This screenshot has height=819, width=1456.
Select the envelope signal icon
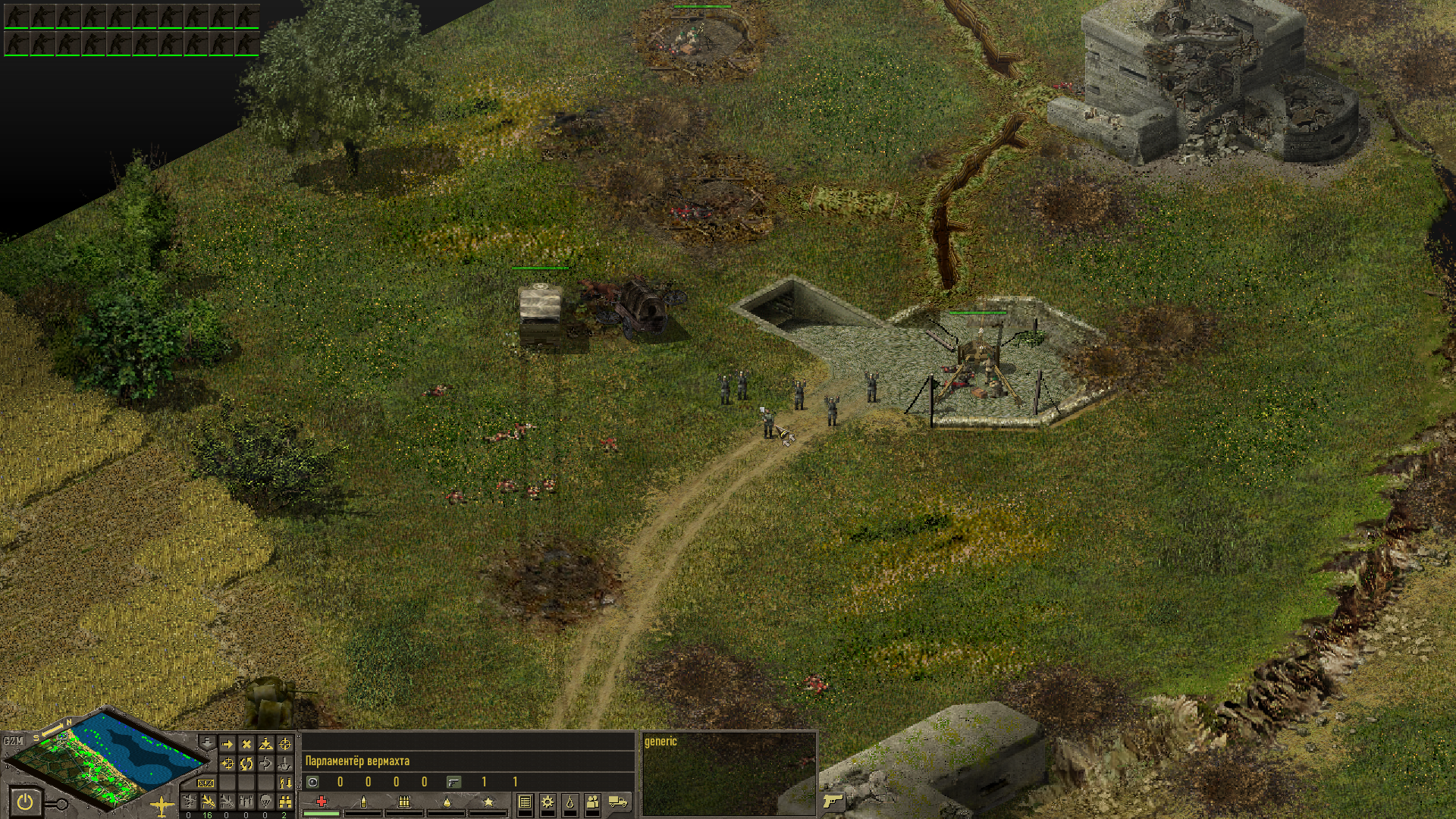click(x=206, y=783)
